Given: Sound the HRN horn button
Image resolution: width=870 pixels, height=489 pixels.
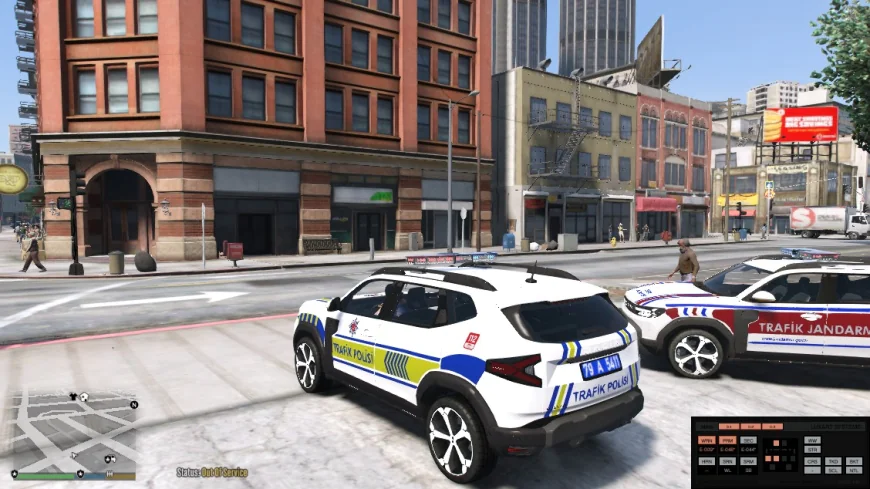Looking at the screenshot, I should [x=707, y=461].
